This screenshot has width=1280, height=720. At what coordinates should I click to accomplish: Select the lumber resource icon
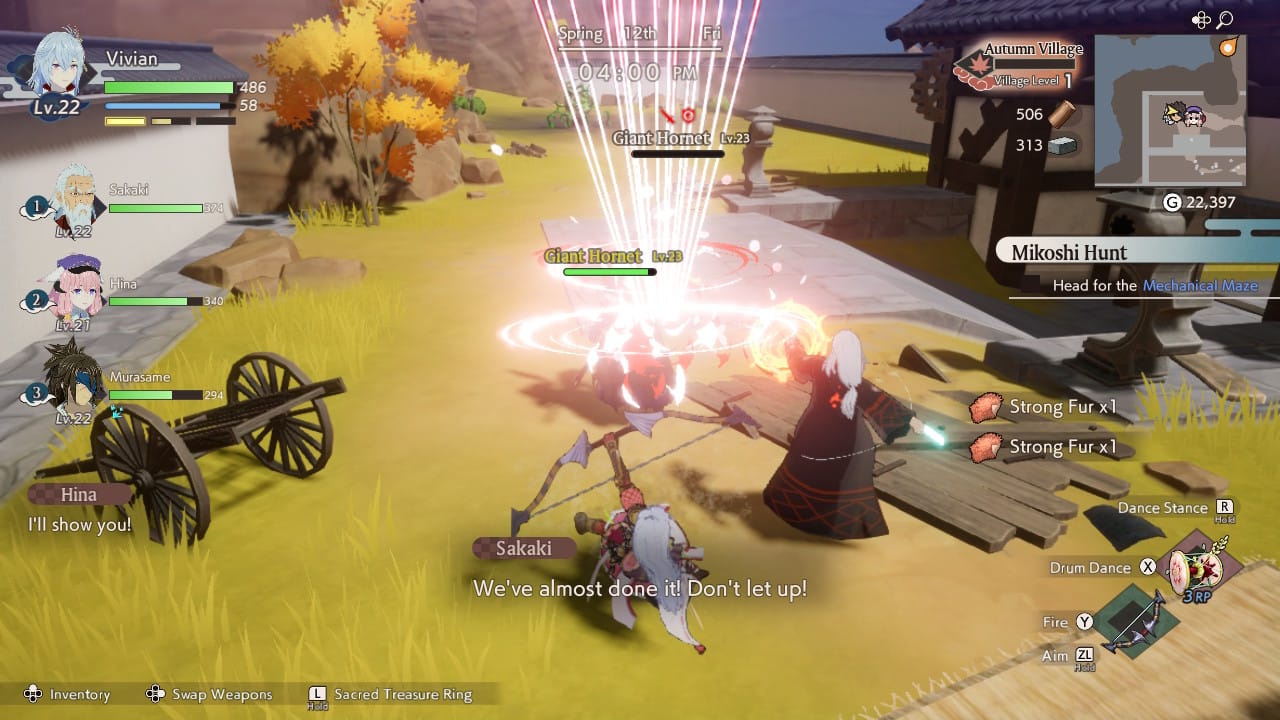coord(1060,114)
